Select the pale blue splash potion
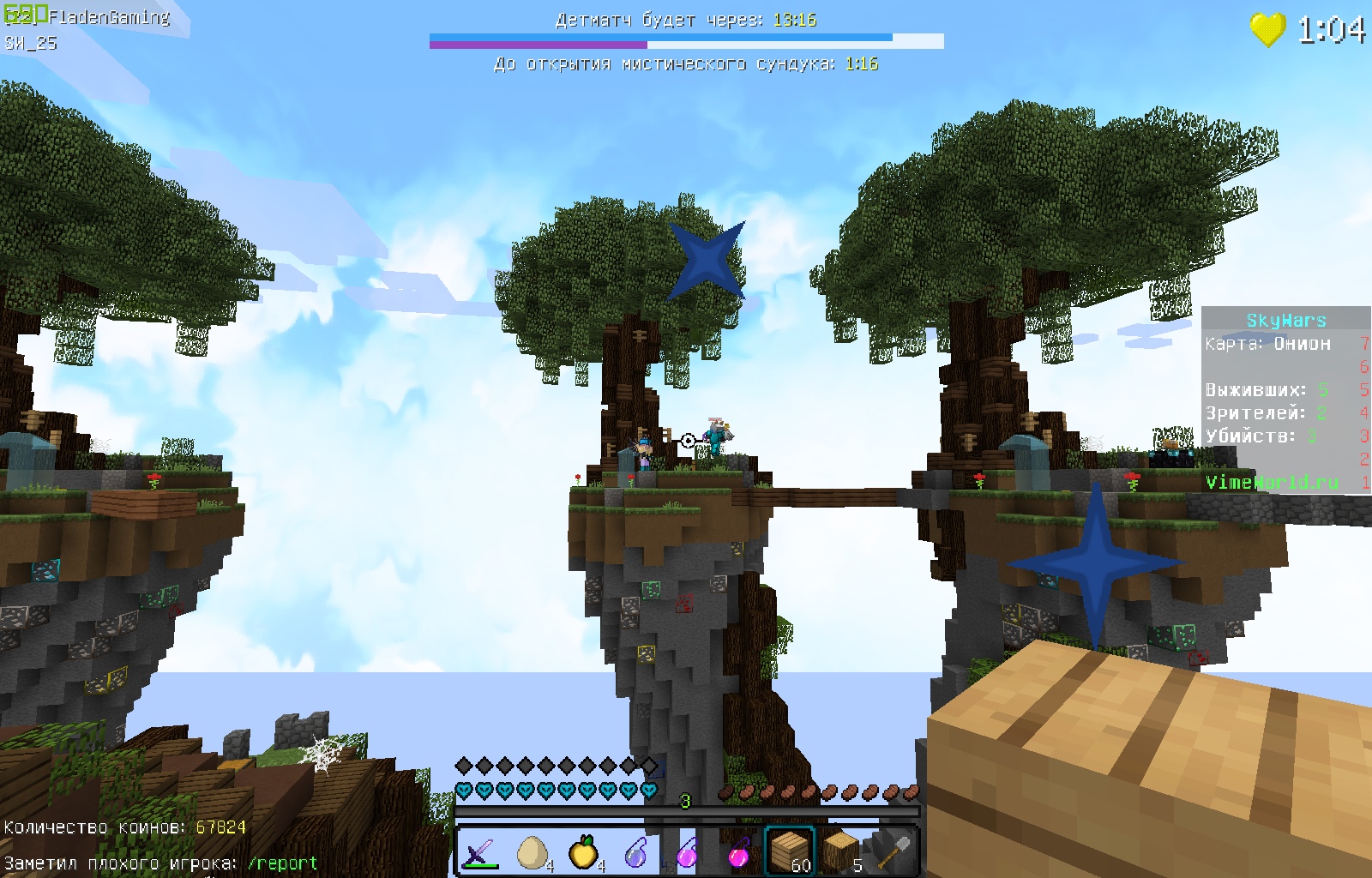This screenshot has height=878, width=1372. pos(635,851)
